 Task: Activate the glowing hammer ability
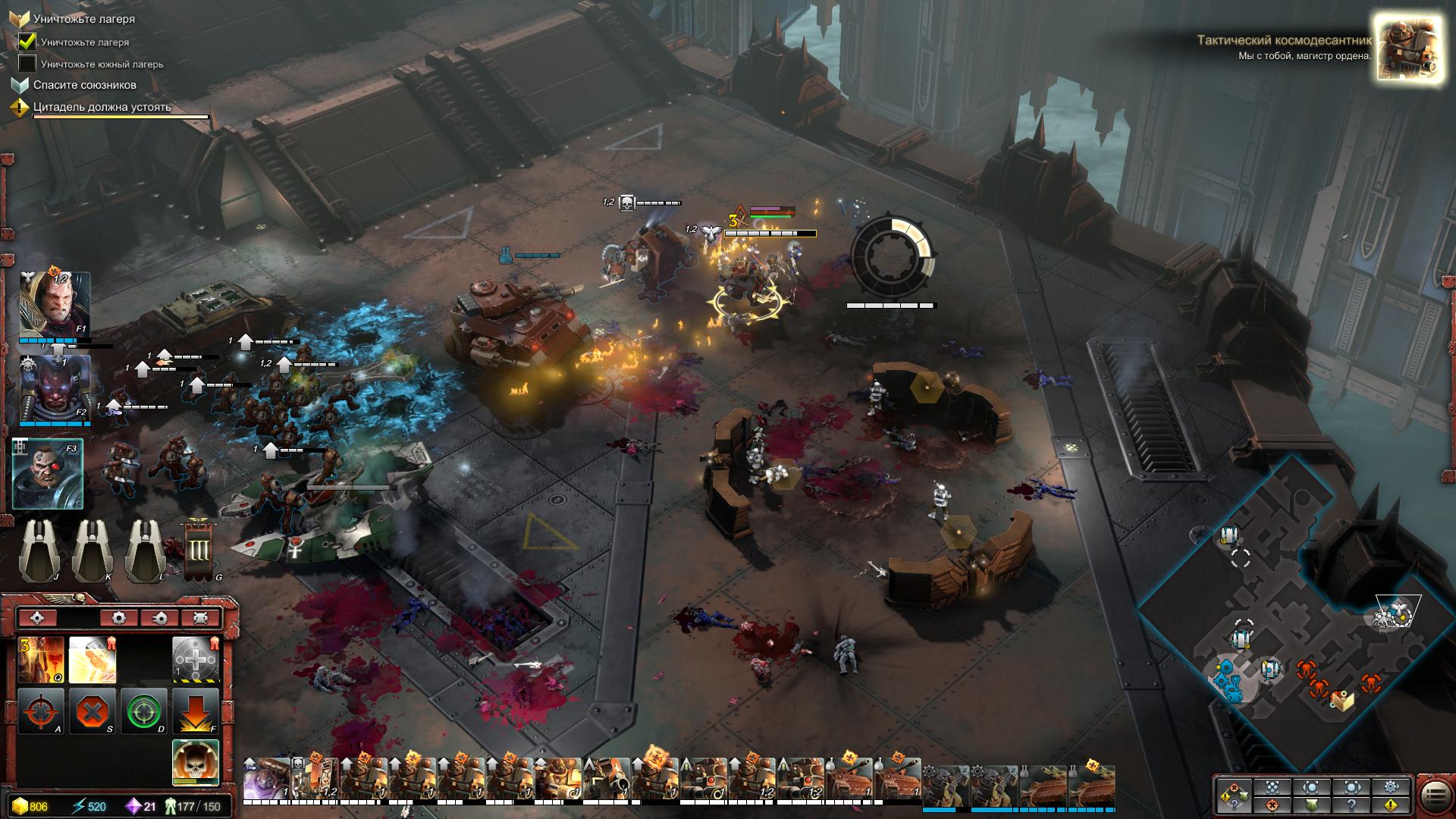click(x=92, y=660)
